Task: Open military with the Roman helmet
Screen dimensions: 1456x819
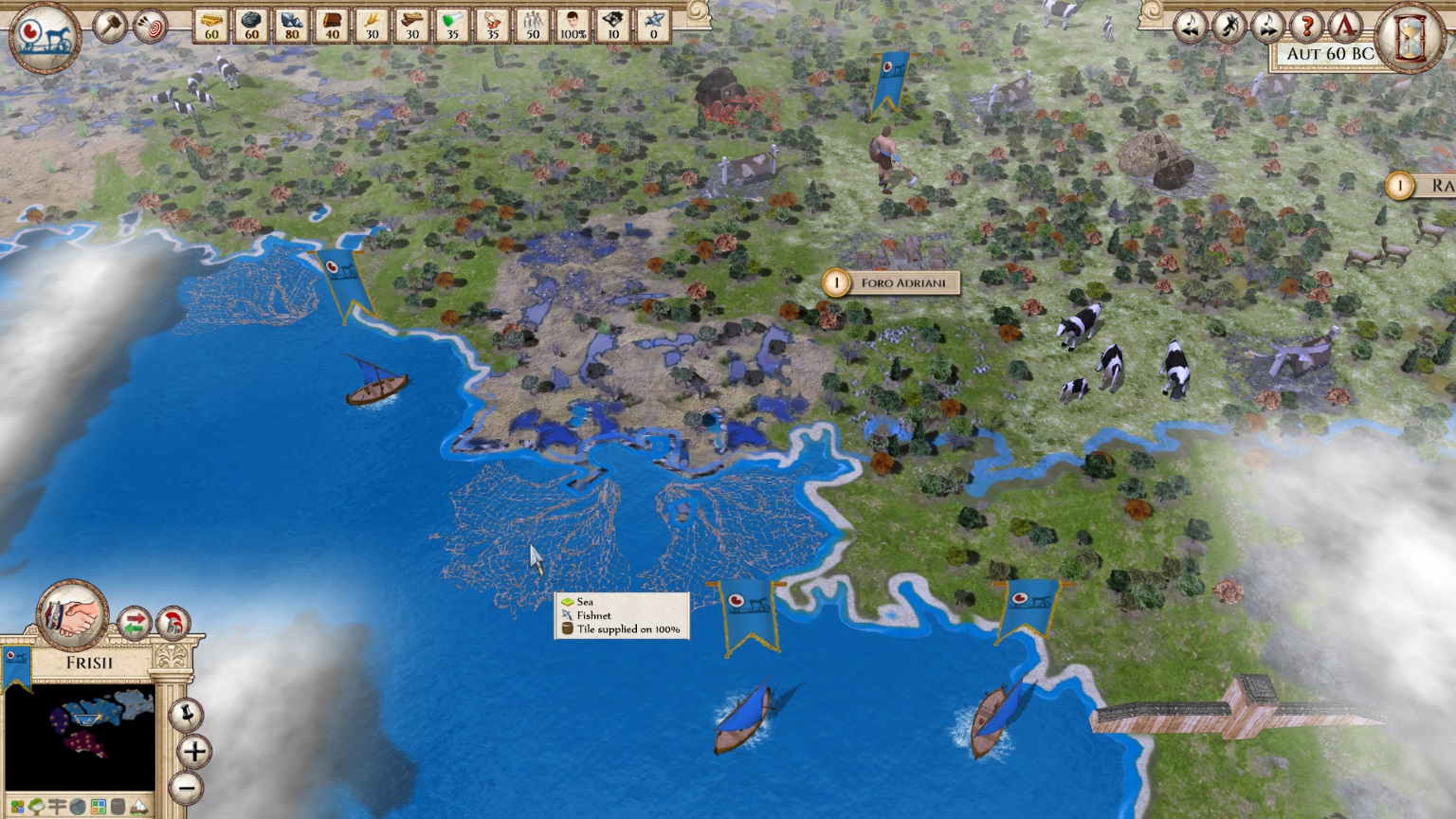Action: 173,624
